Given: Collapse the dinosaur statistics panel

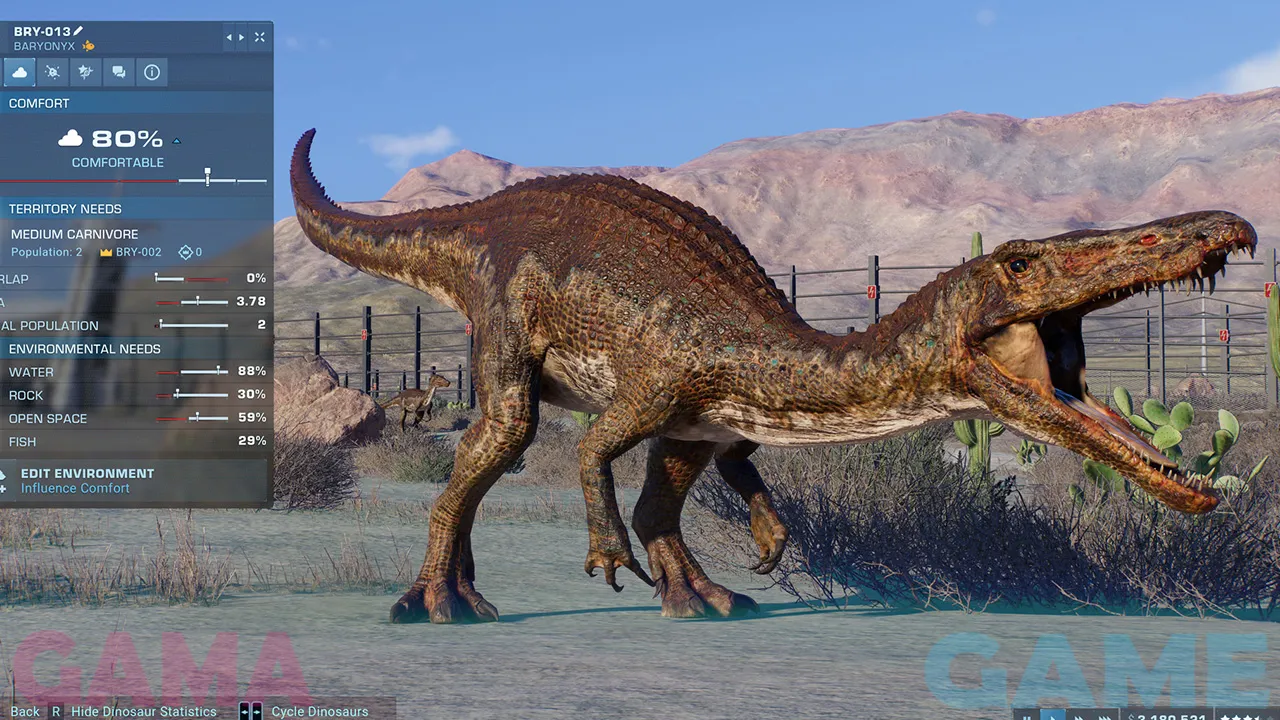Looking at the screenshot, I should click(x=260, y=37).
